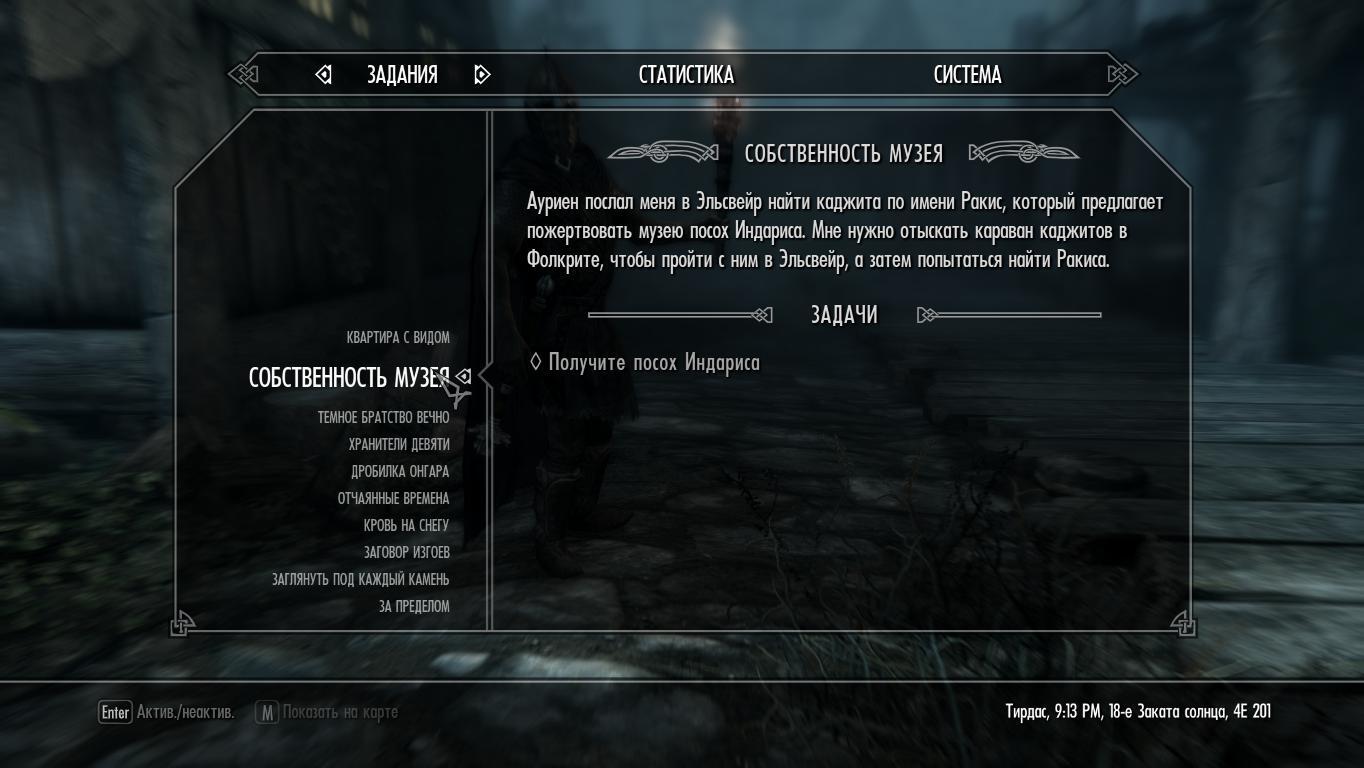The image size is (1364, 768).
Task: Switch to the ЗАДАНИЯ tab
Action: 402,75
